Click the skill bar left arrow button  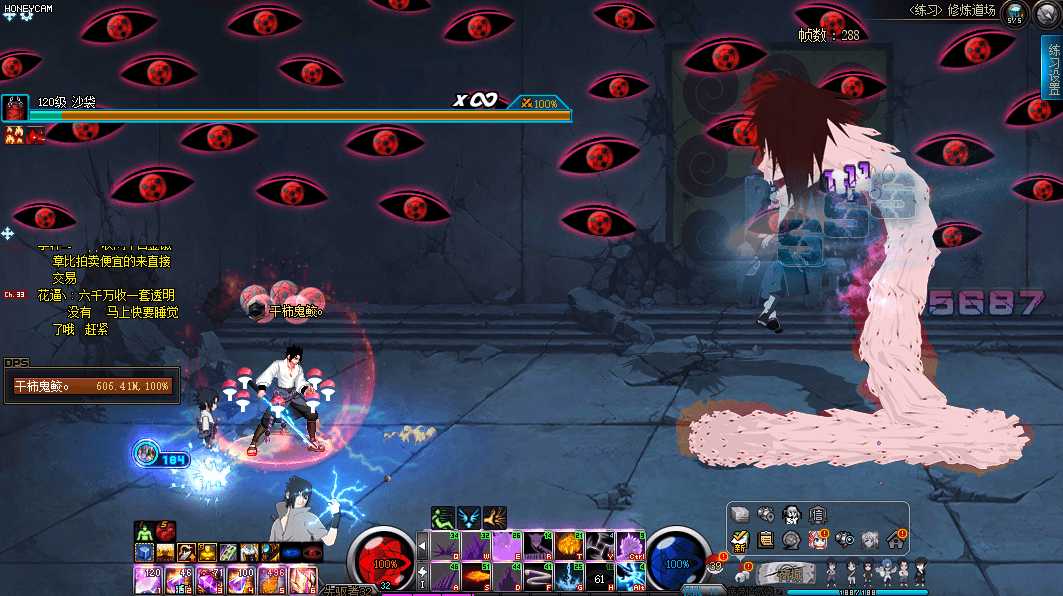click(x=422, y=546)
